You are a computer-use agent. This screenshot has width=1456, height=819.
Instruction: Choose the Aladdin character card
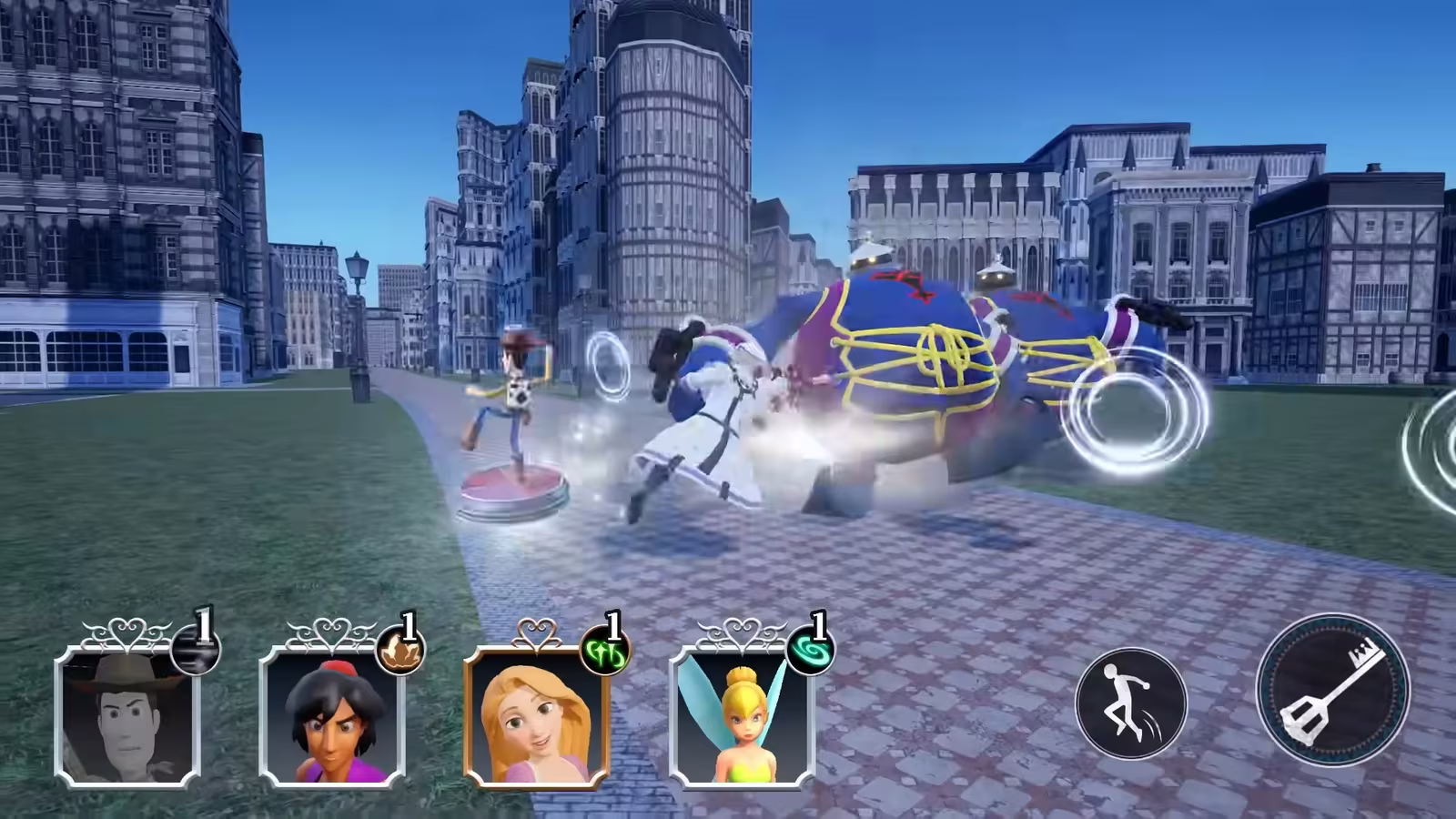(x=332, y=716)
